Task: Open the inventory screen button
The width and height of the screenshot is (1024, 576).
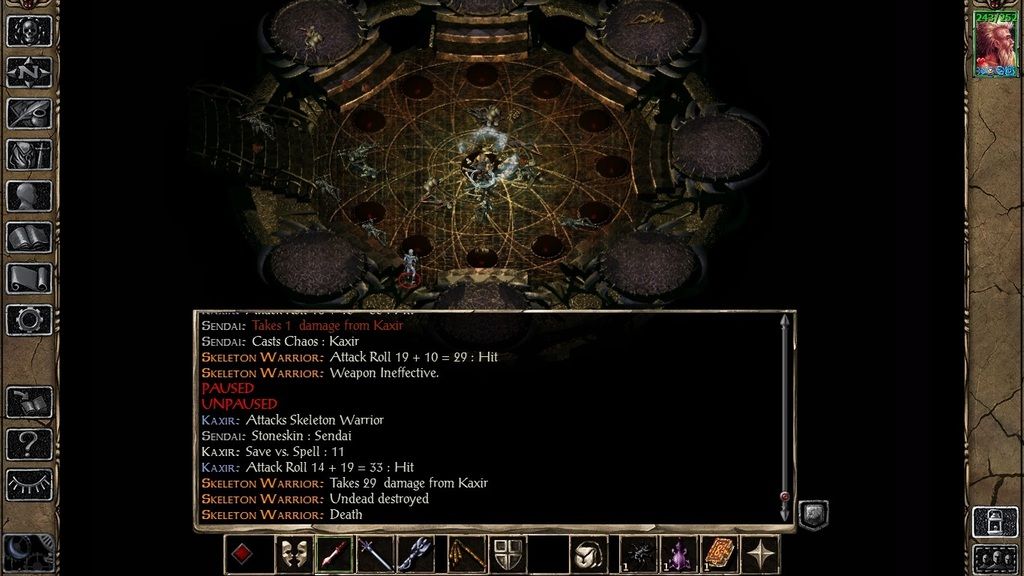Action: pyautogui.click(x=29, y=155)
